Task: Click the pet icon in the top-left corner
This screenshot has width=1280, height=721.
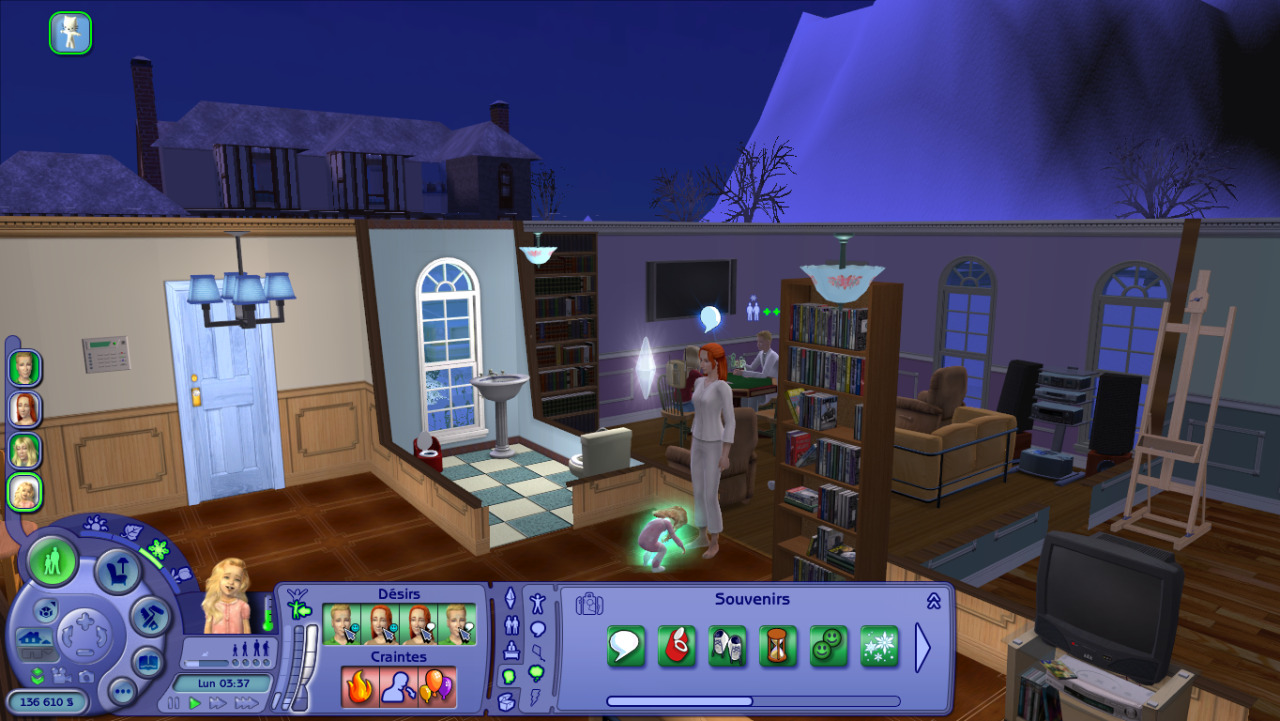Action: (70, 33)
